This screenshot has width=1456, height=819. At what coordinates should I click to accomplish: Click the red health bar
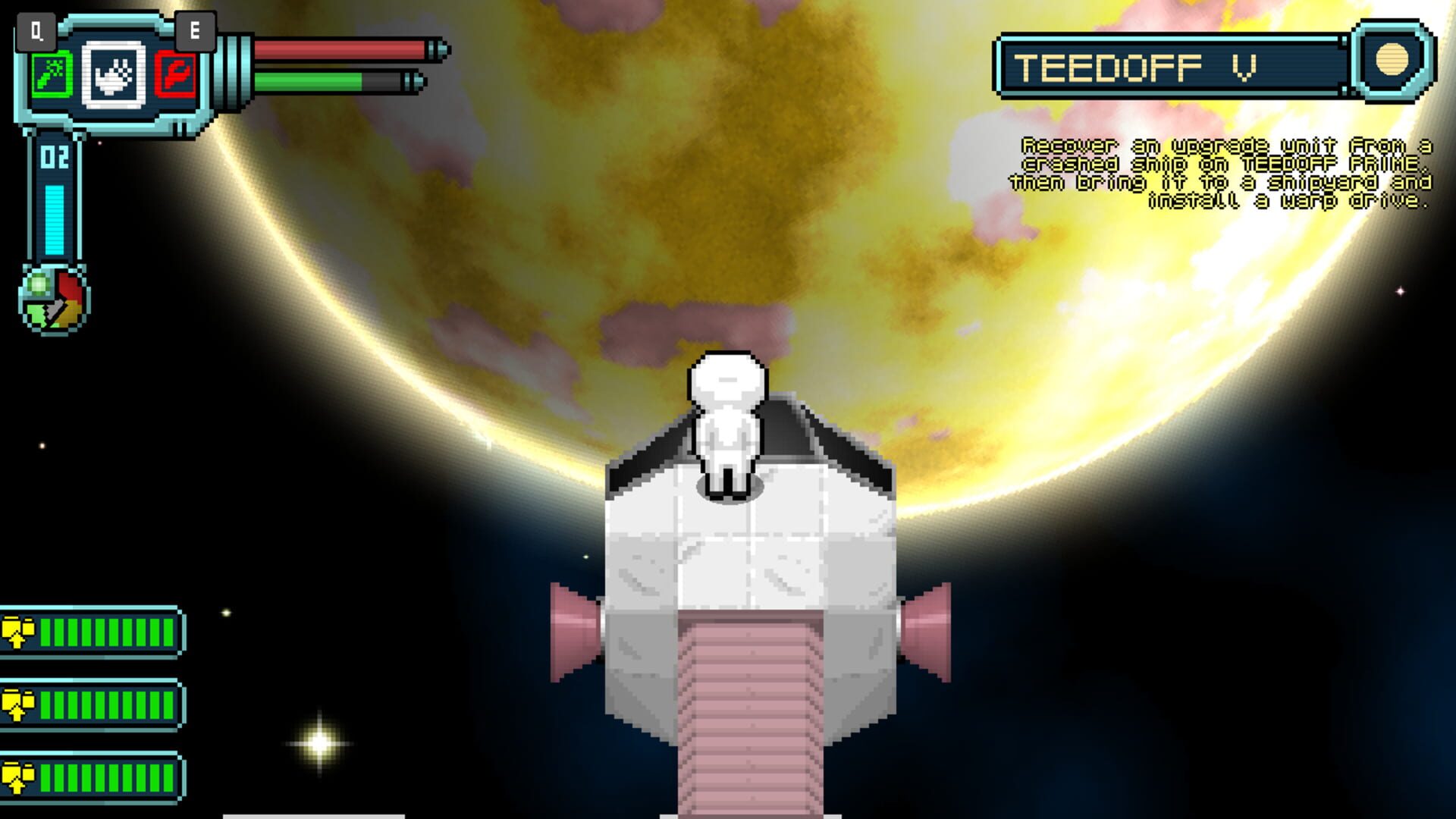[x=341, y=48]
